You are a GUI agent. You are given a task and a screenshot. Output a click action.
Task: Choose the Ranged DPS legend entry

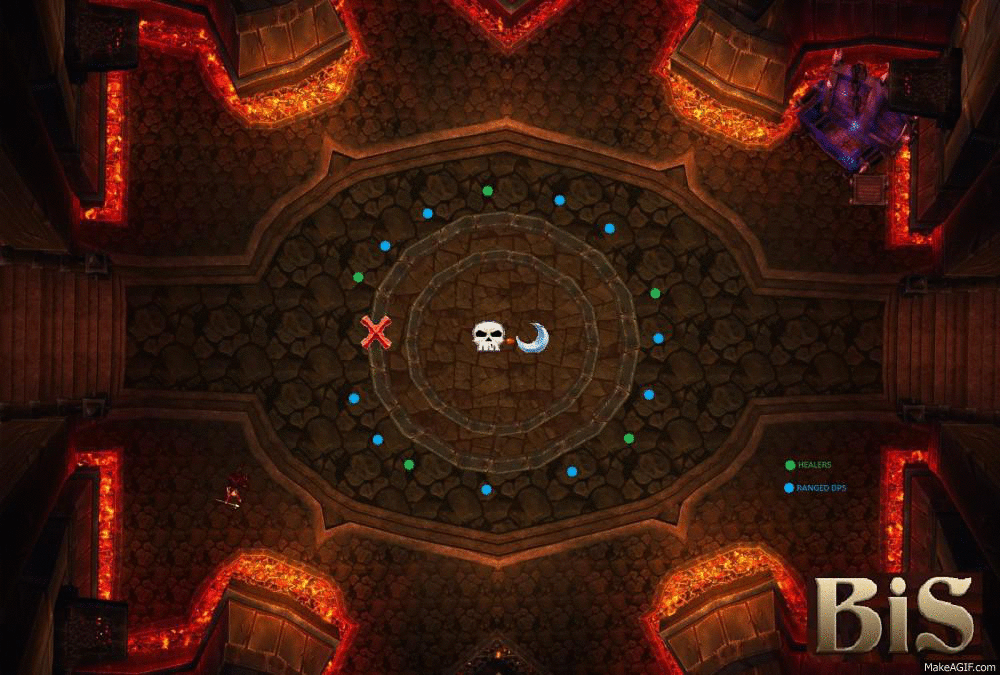point(814,488)
